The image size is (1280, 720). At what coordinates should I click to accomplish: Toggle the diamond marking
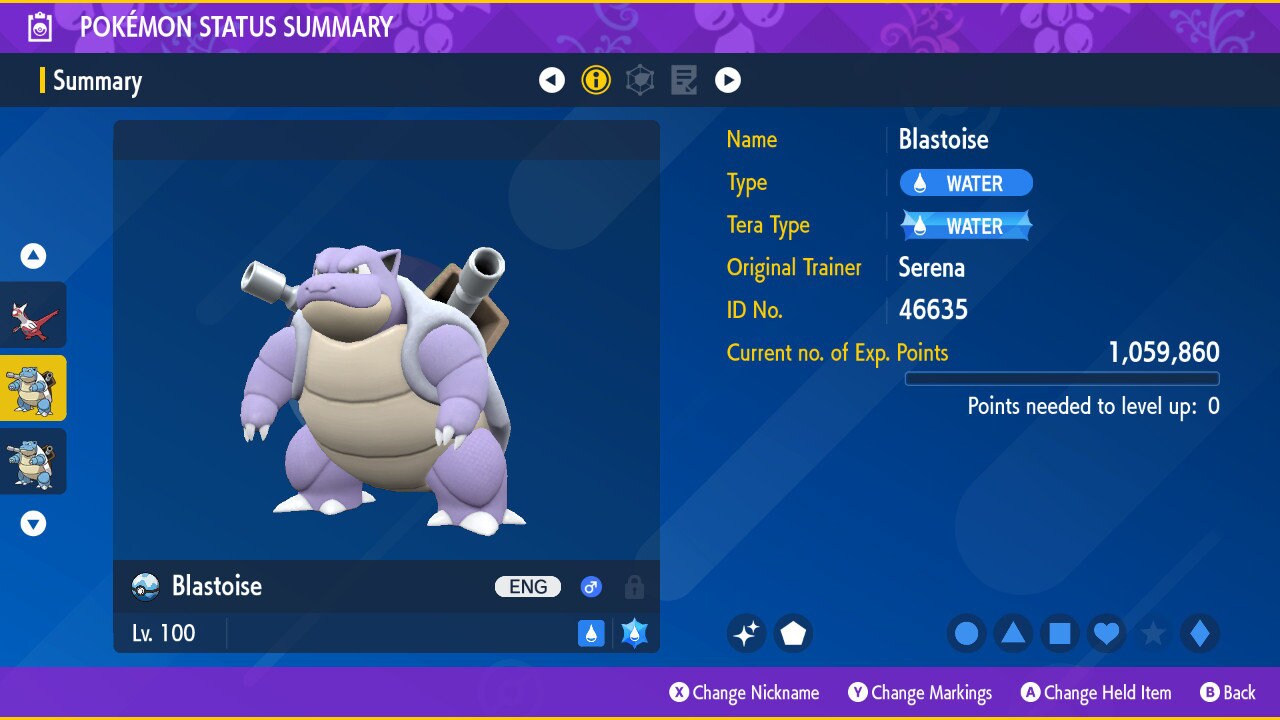1199,633
